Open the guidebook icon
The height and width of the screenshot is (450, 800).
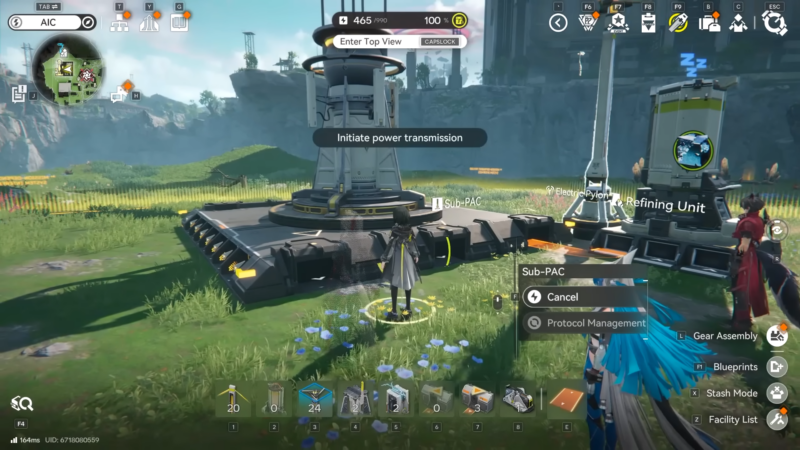point(180,21)
